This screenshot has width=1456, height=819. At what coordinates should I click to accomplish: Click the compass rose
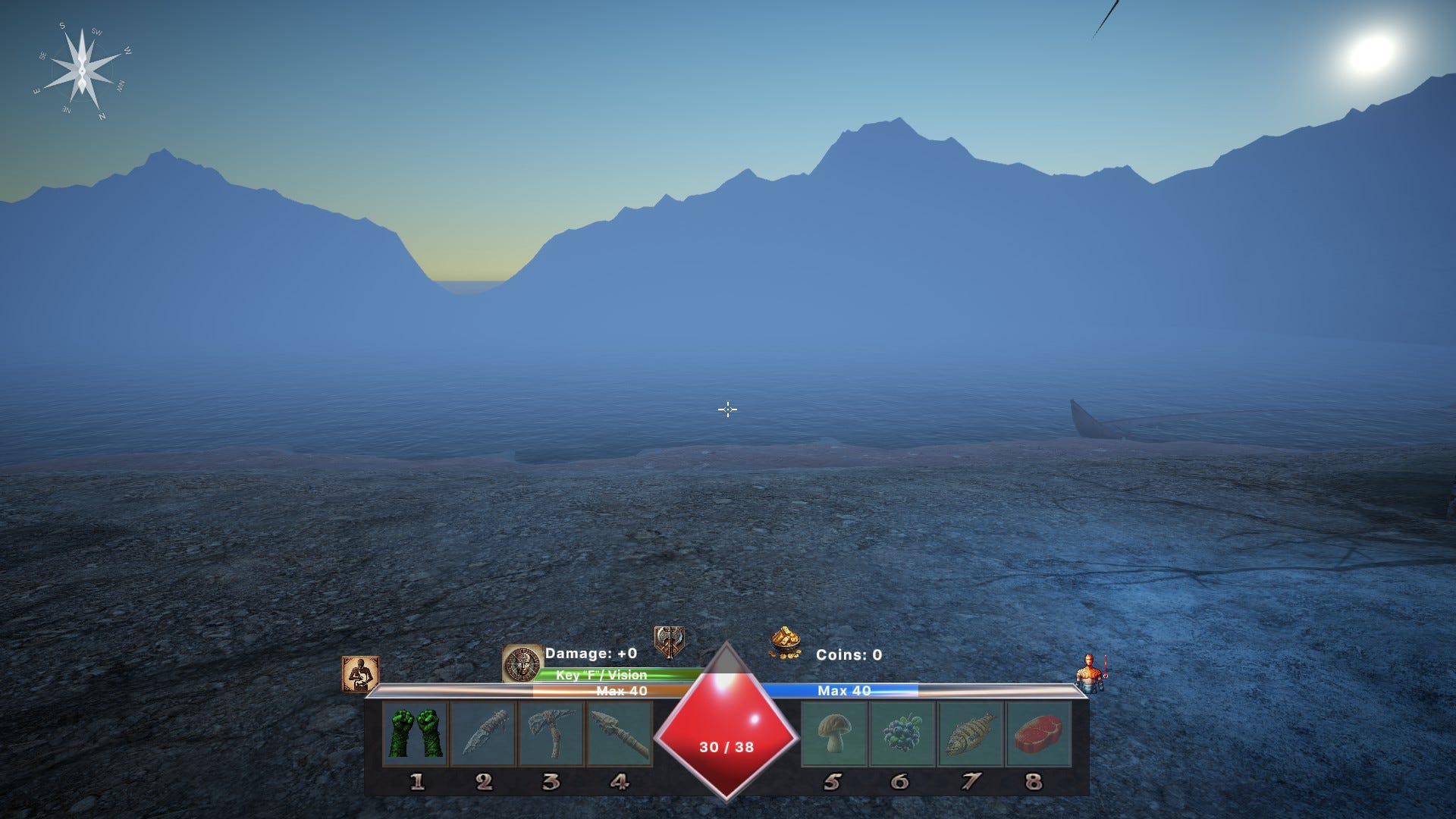pos(81,71)
